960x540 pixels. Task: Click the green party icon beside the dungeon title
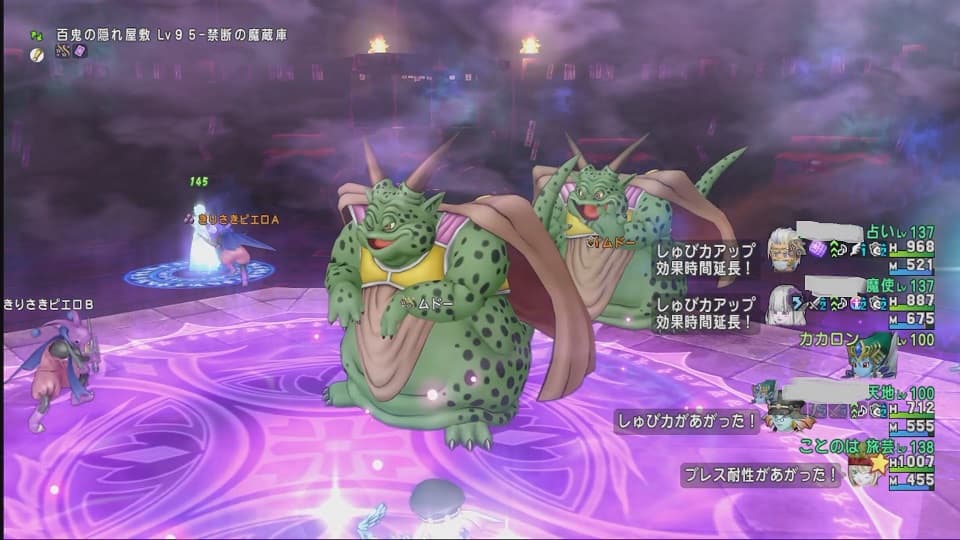(37, 34)
